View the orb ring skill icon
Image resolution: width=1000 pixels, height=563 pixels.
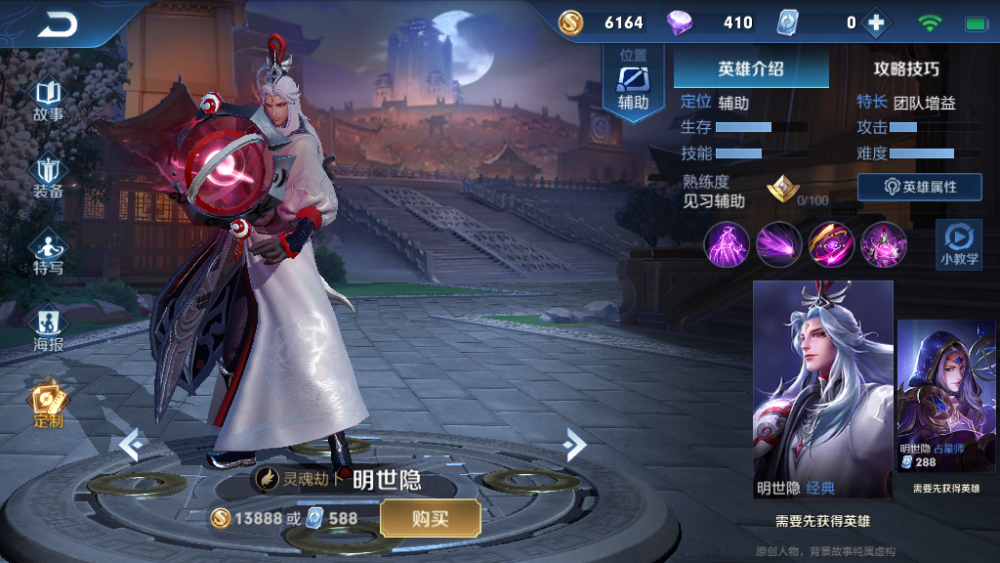coord(831,245)
